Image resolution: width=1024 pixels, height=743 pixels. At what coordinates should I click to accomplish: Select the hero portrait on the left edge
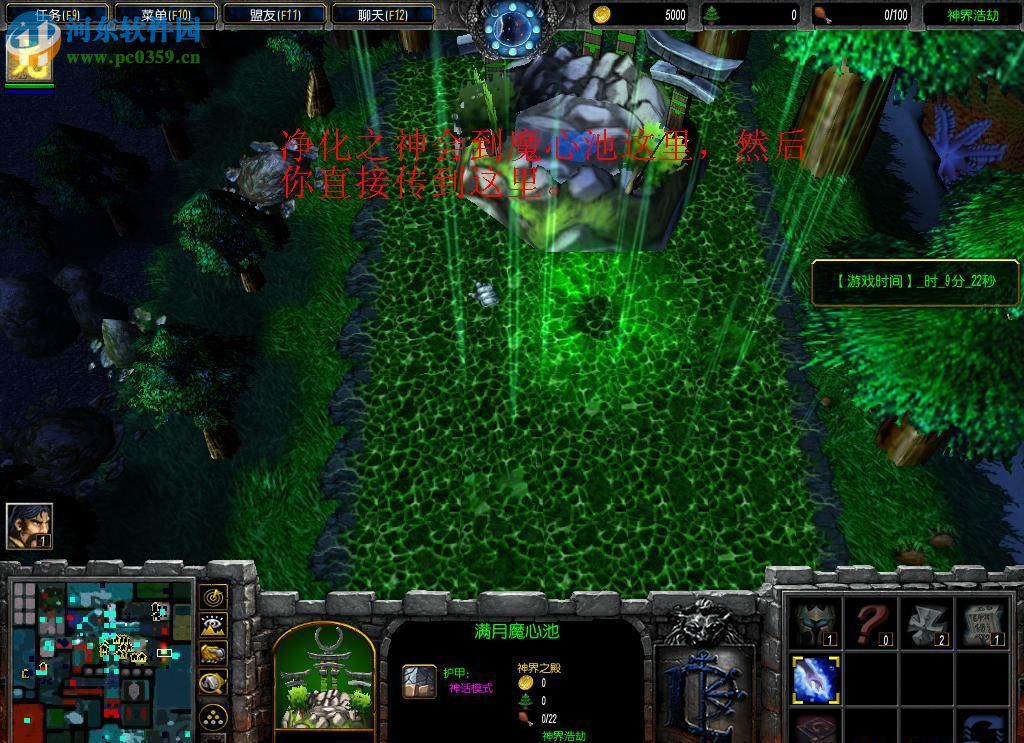29,526
